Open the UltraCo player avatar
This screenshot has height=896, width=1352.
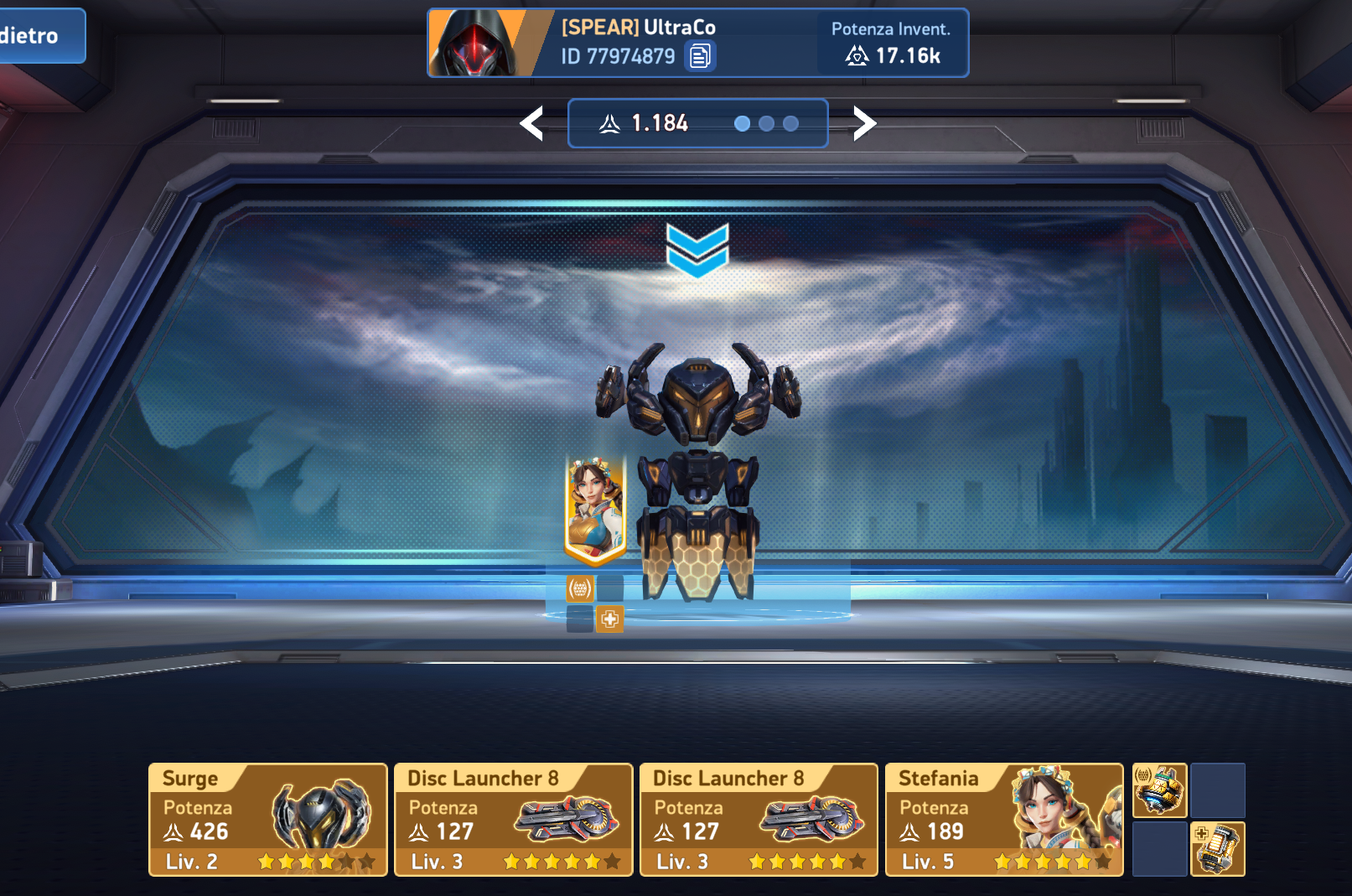[x=474, y=44]
